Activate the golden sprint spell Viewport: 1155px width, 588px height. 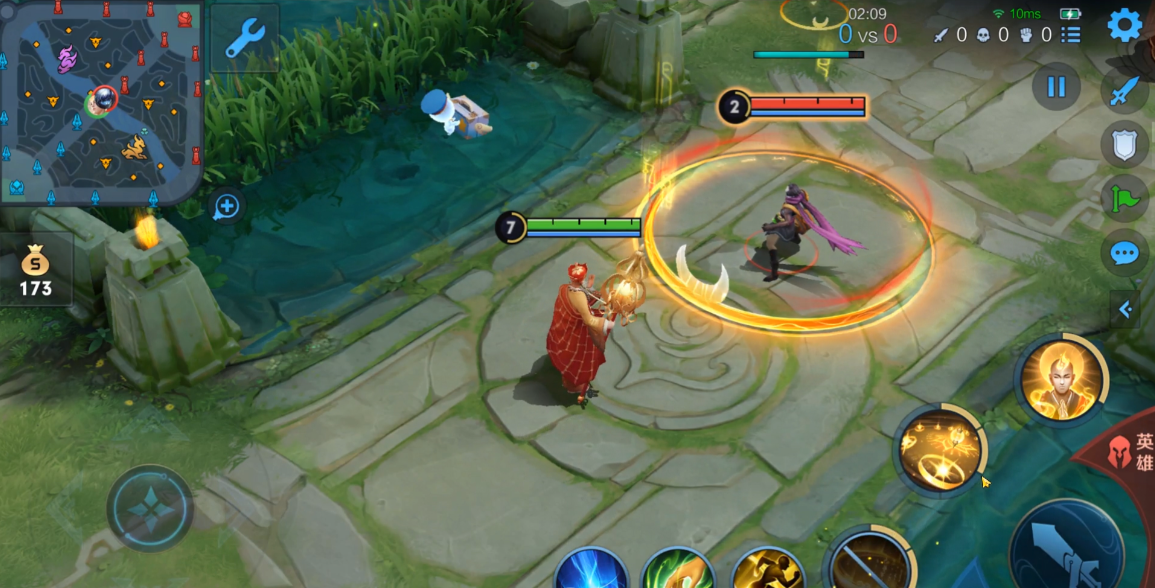[x=768, y=570]
